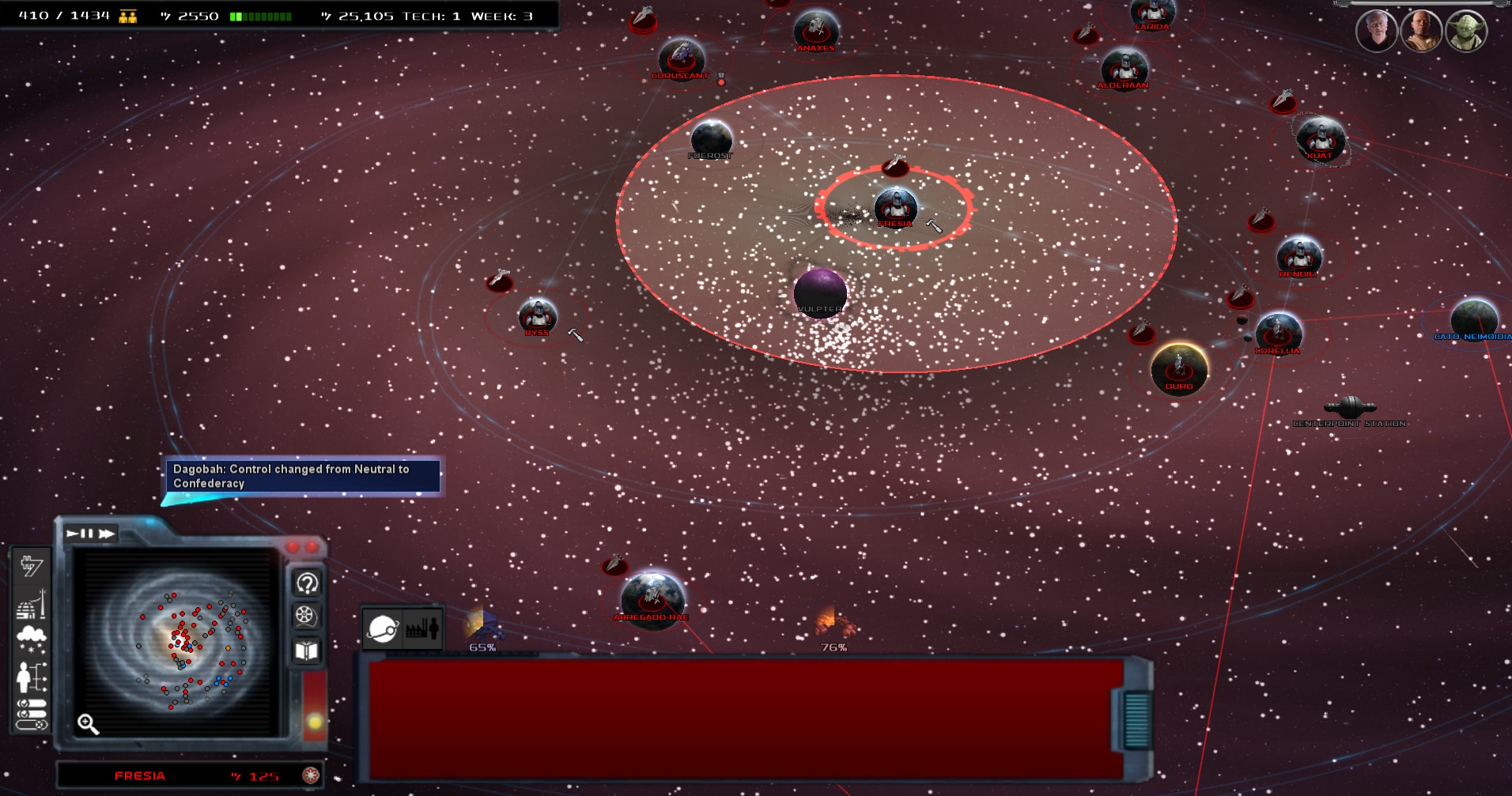Open the holocron book button
1512x796 pixels.
point(306,651)
